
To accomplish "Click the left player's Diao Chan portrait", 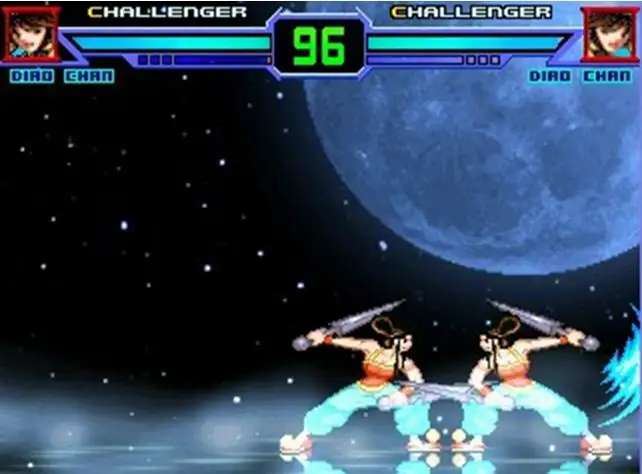I will 29,34.
